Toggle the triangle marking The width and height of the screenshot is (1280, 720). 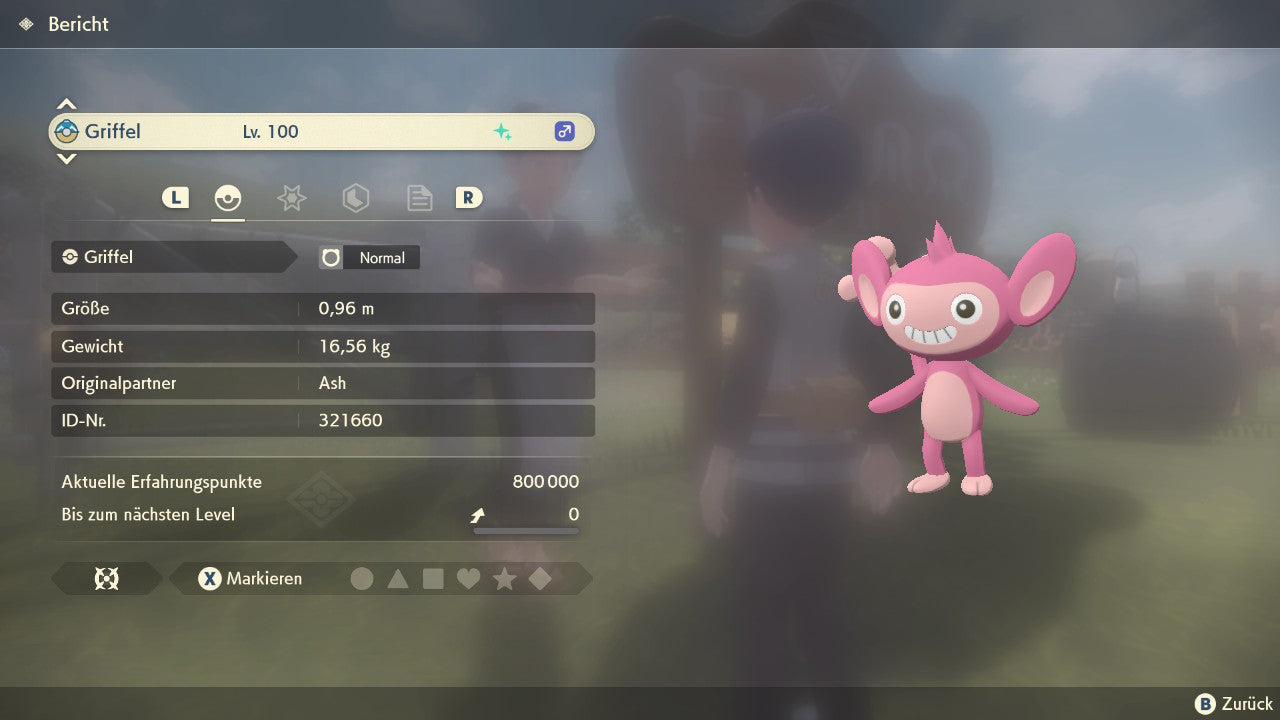click(x=398, y=578)
